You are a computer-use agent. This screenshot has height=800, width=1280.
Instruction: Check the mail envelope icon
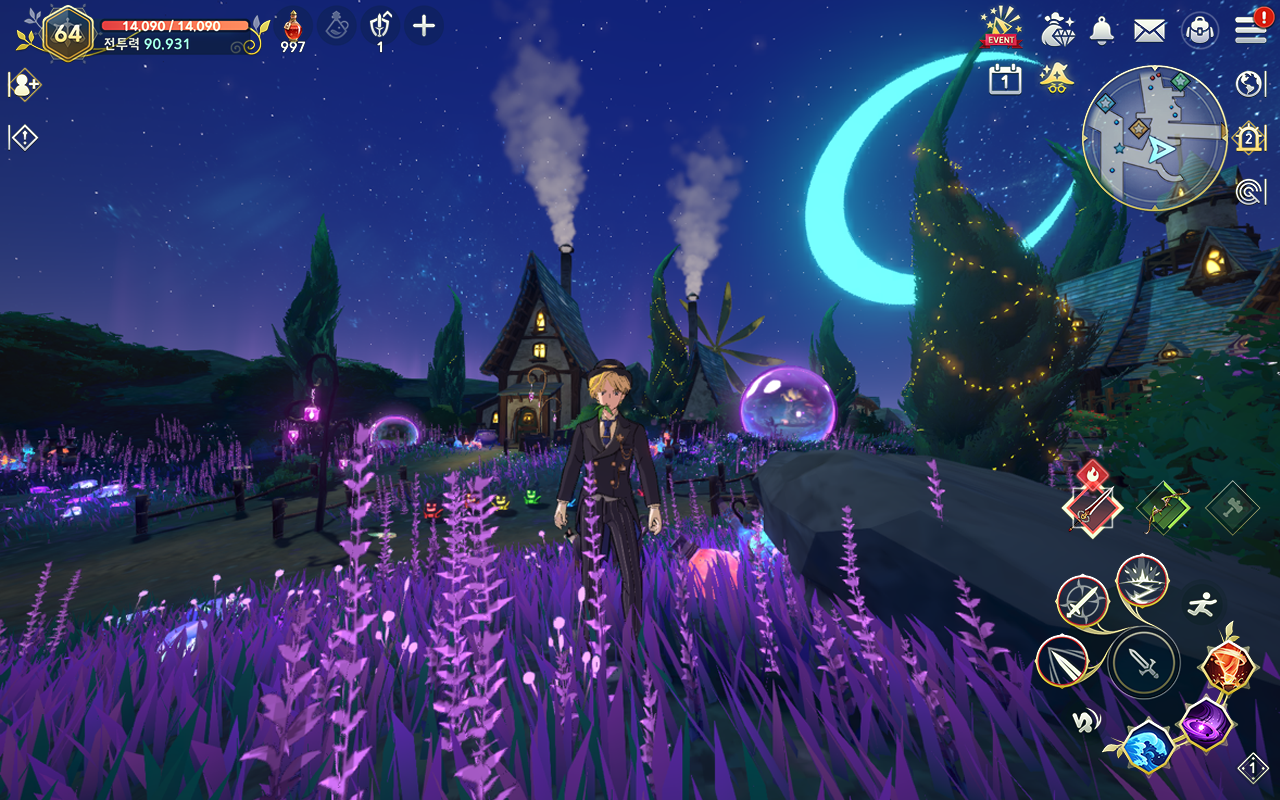tap(1149, 30)
